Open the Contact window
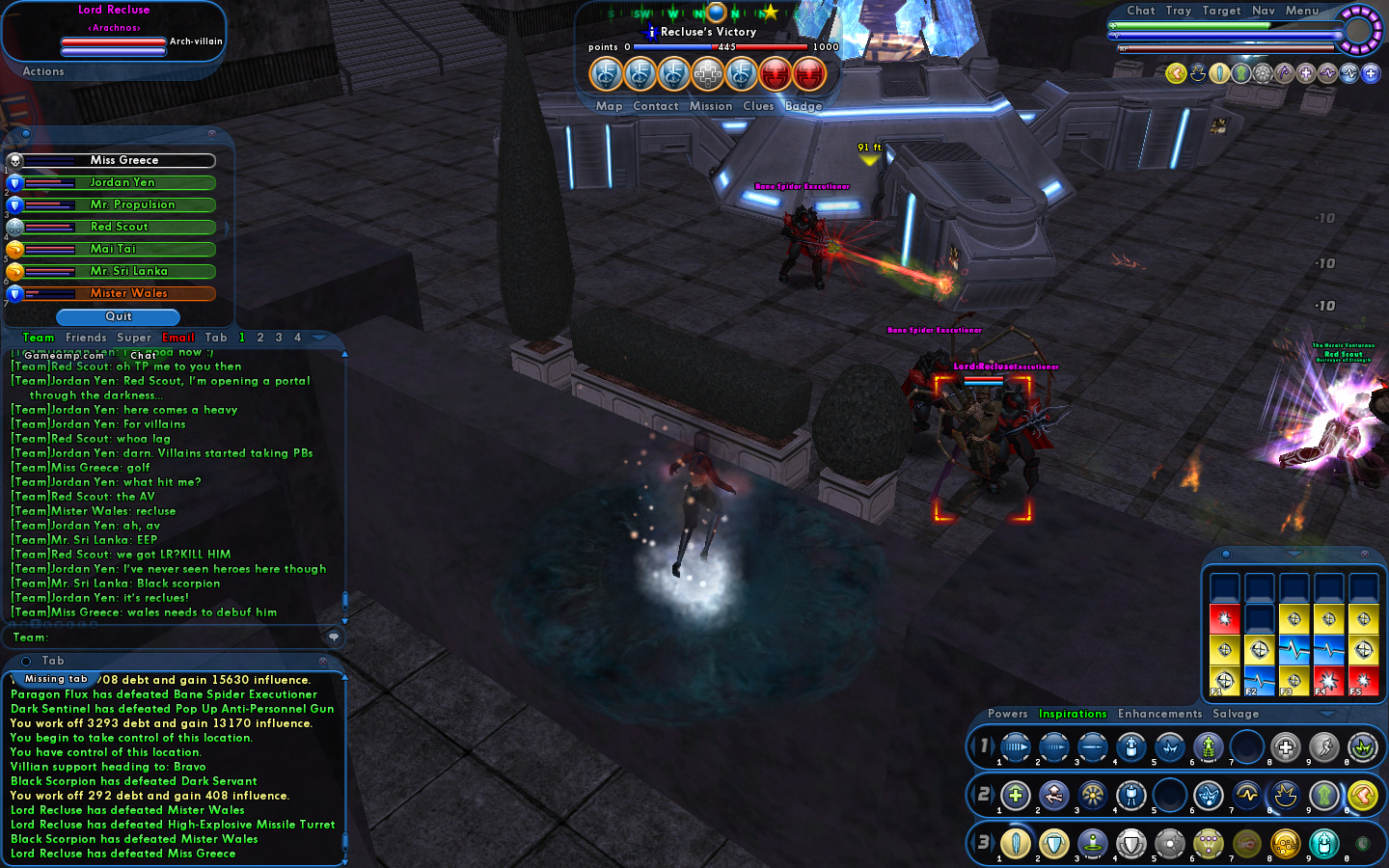Screen dimensions: 1389x868 [656, 106]
